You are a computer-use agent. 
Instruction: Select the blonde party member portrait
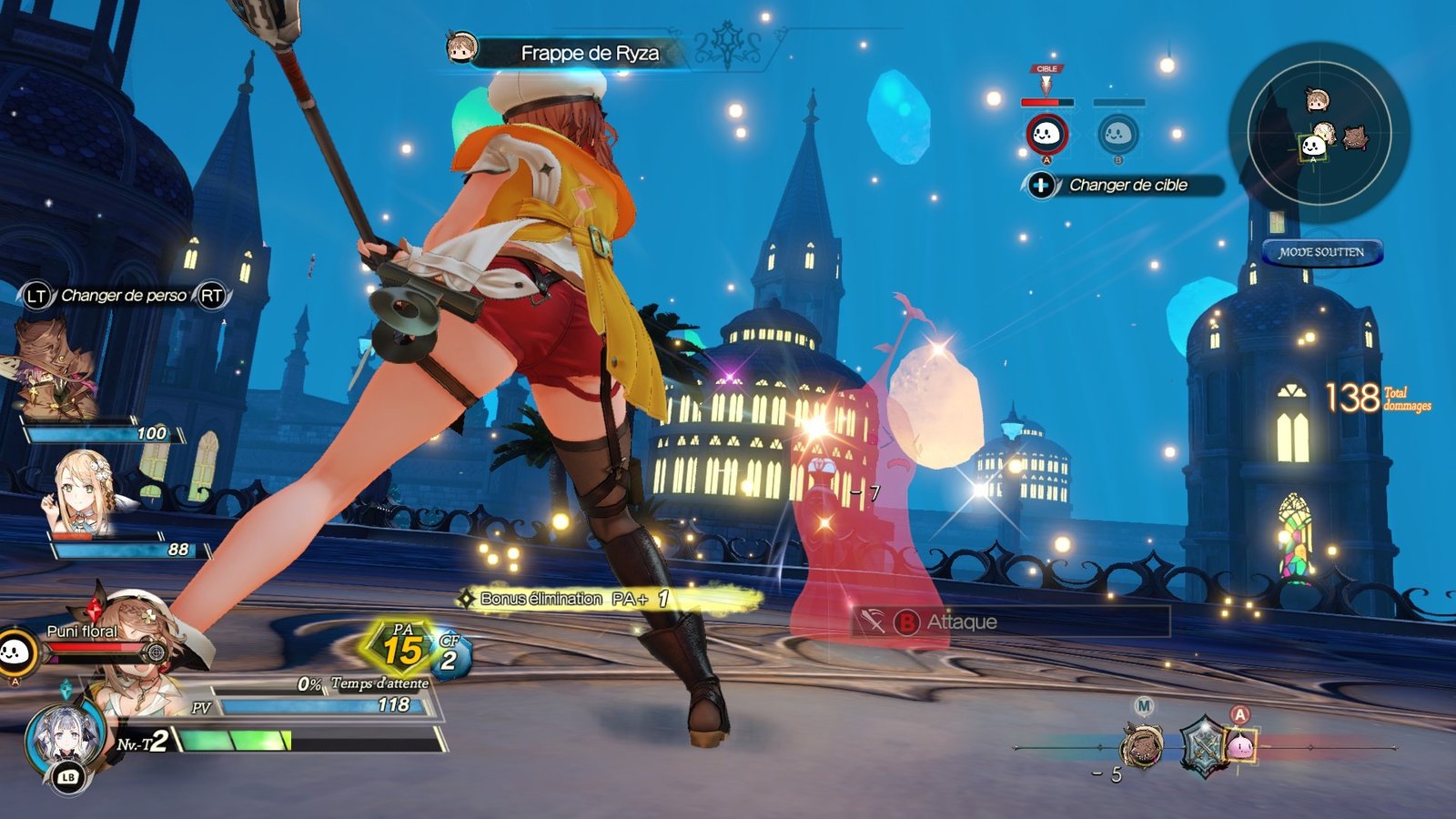(84, 493)
